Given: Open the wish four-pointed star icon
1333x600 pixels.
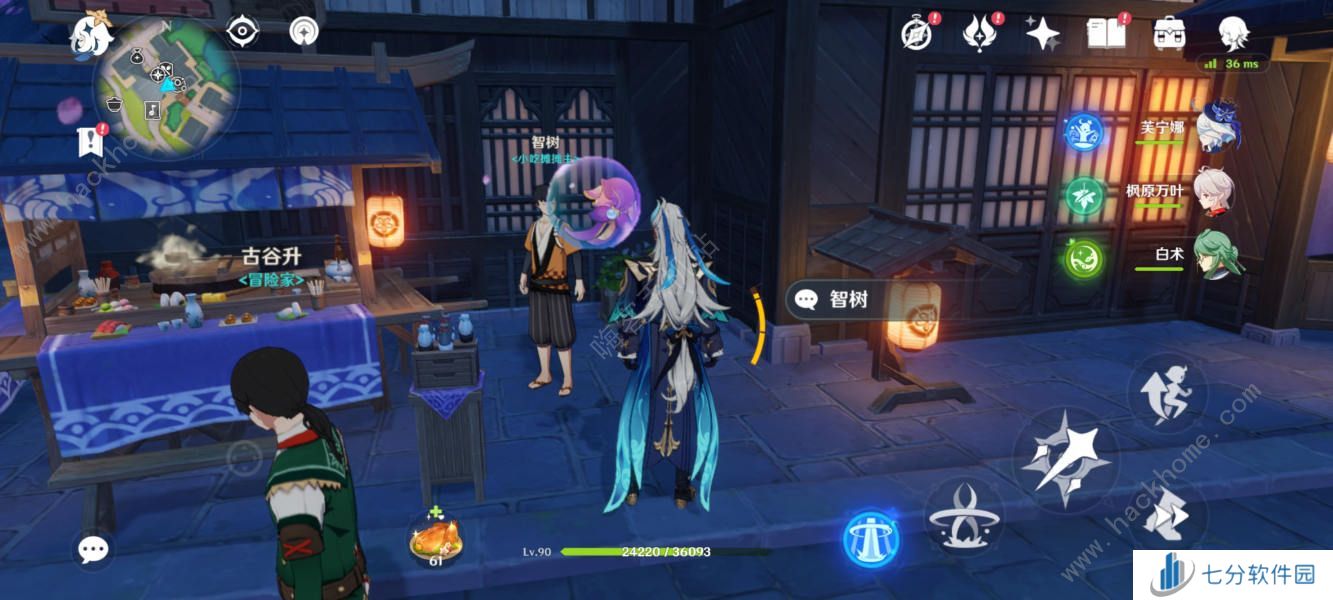Looking at the screenshot, I should pos(1042,34).
